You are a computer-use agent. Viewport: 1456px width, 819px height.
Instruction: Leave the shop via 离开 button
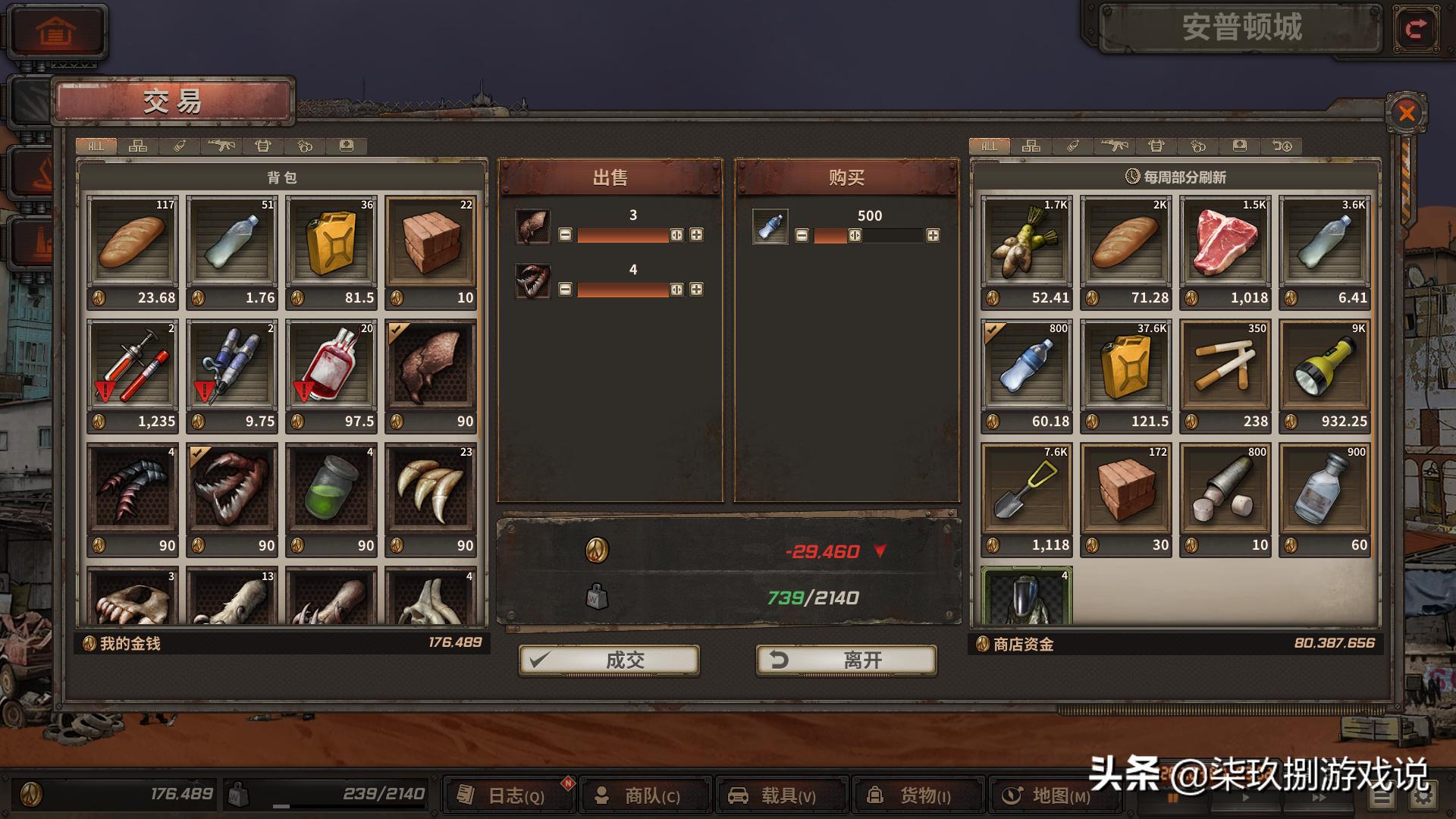click(846, 660)
